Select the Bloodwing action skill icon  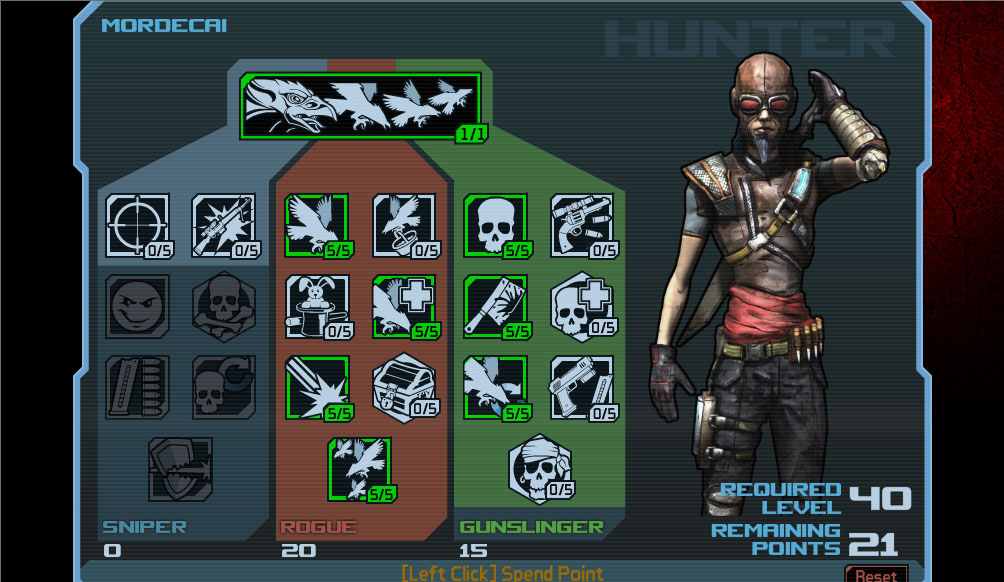(x=360, y=106)
